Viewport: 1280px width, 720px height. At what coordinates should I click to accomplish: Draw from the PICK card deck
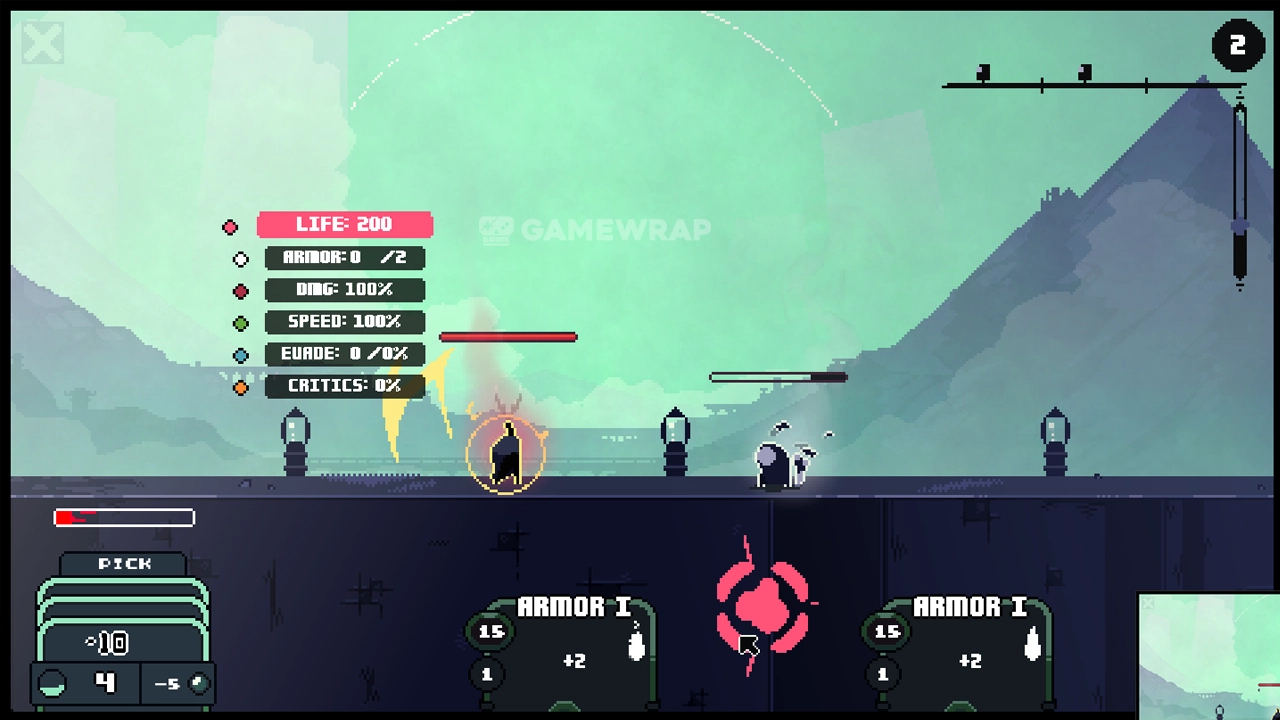pyautogui.click(x=124, y=612)
